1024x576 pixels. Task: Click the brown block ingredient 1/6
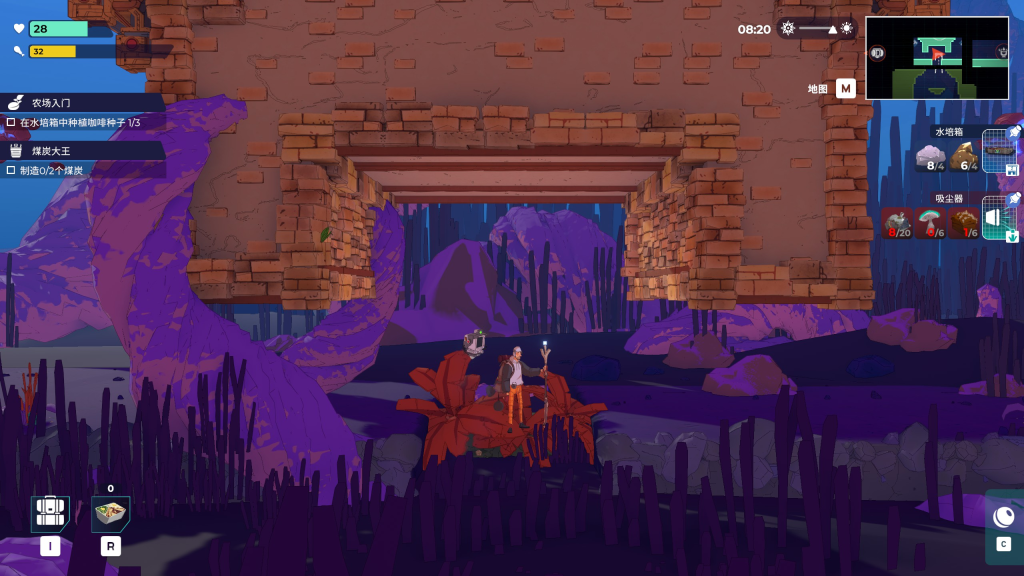click(x=964, y=223)
